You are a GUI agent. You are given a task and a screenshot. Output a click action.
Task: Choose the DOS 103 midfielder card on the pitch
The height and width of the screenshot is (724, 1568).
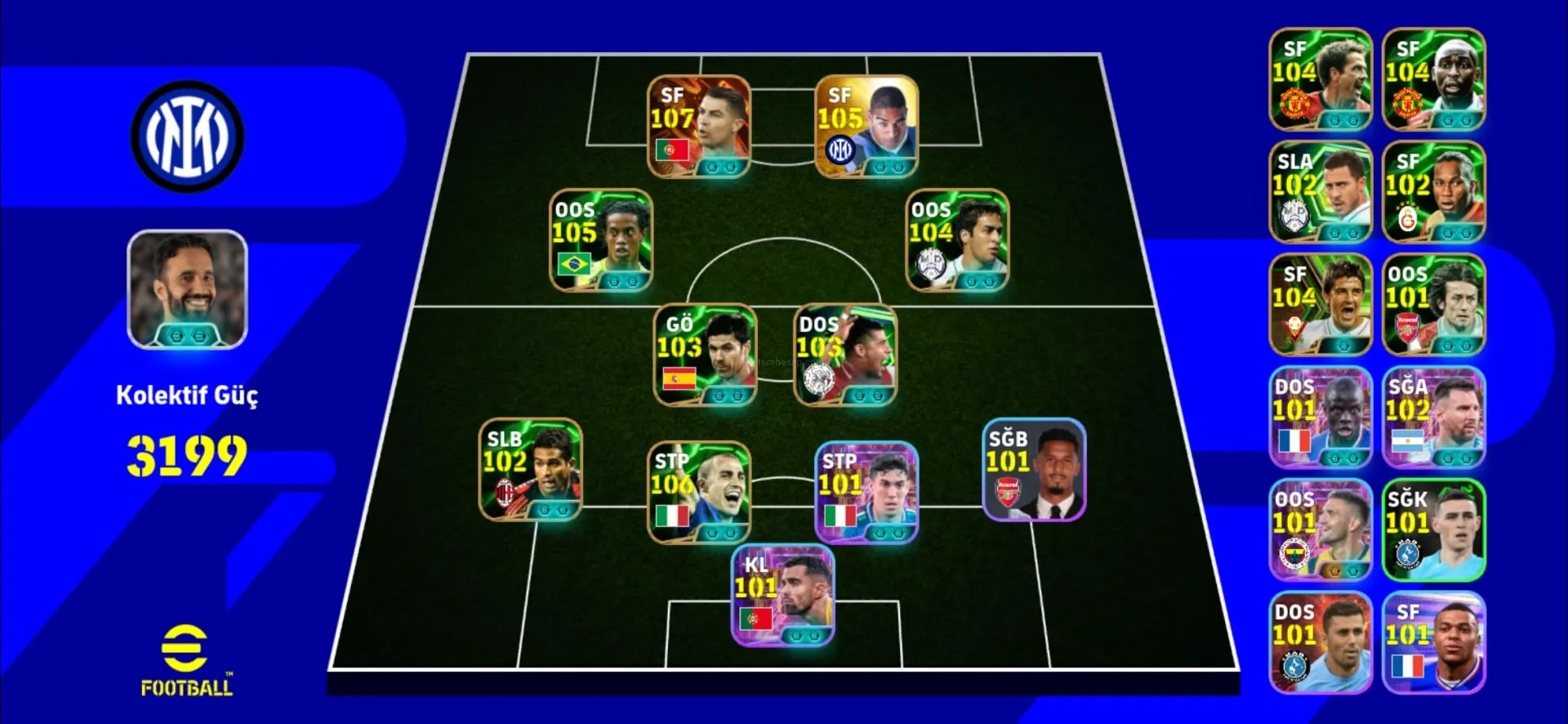[845, 355]
